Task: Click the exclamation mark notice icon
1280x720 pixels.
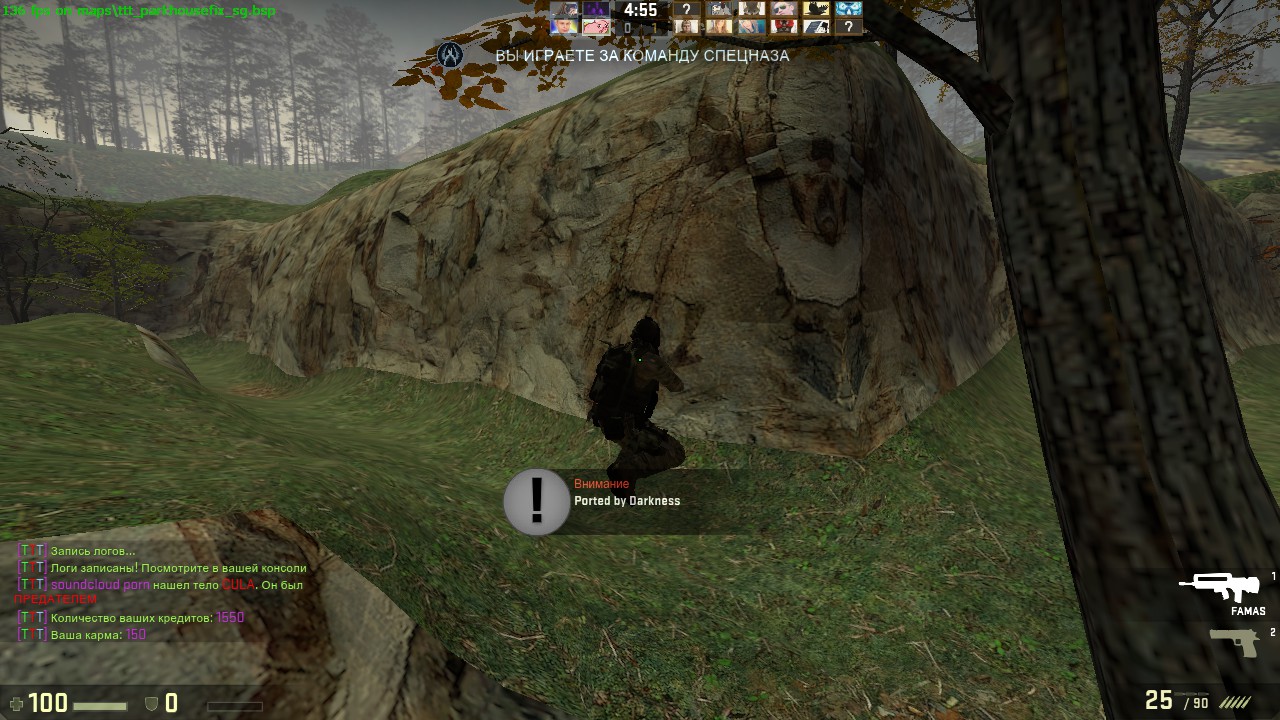Action: (536, 501)
